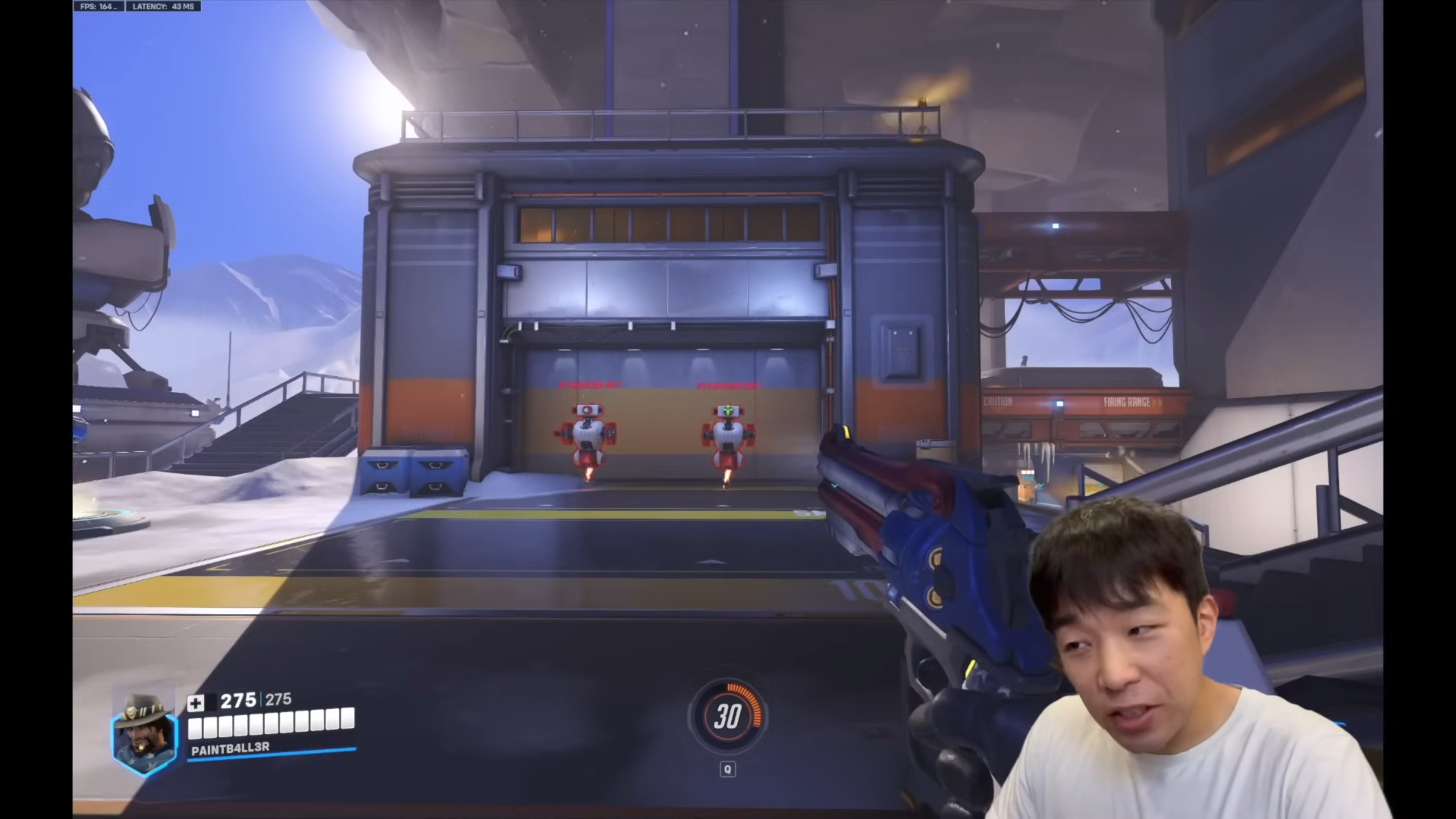The width and height of the screenshot is (1456, 819).
Task: Click the ultimate charge icon showing 30
Action: [728, 717]
